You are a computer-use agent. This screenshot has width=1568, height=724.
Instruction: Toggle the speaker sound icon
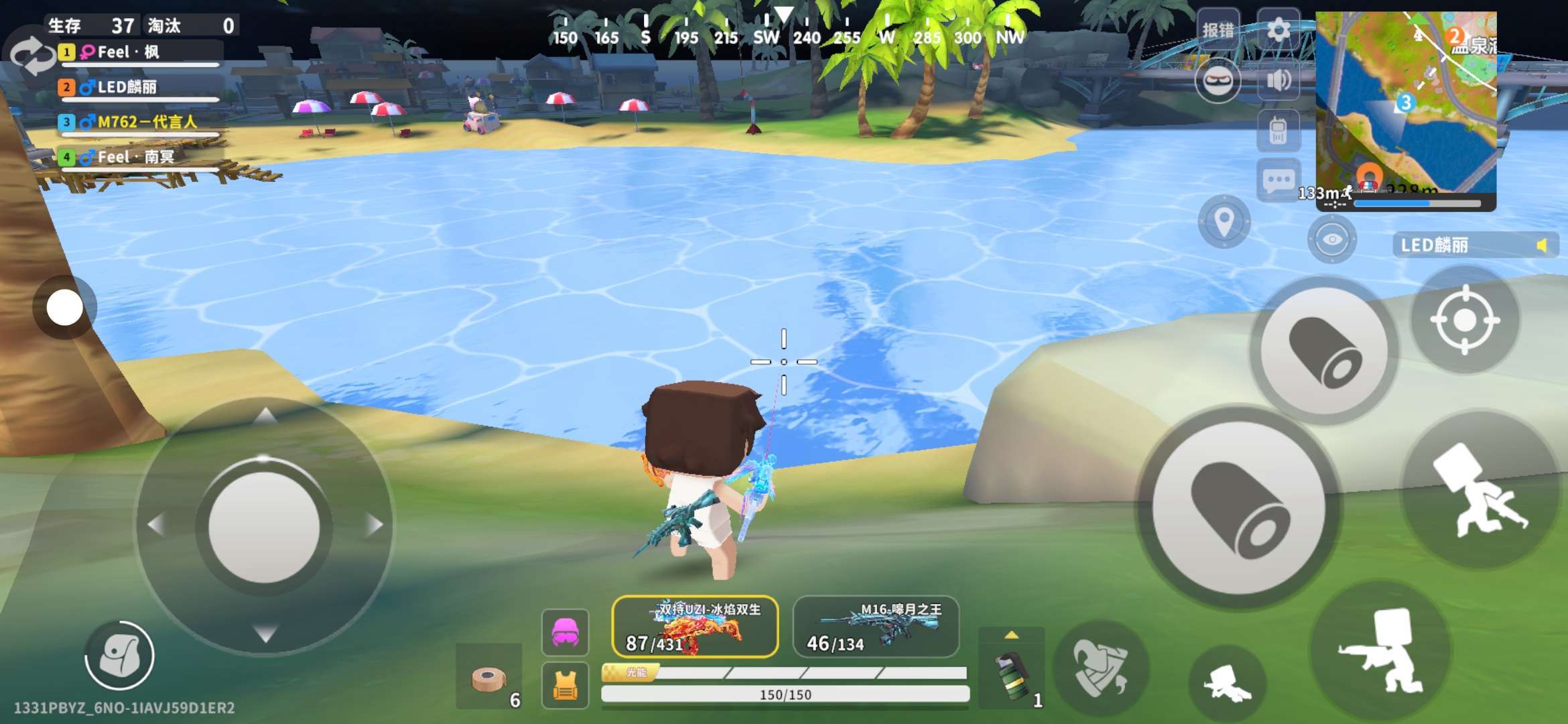tap(1278, 80)
